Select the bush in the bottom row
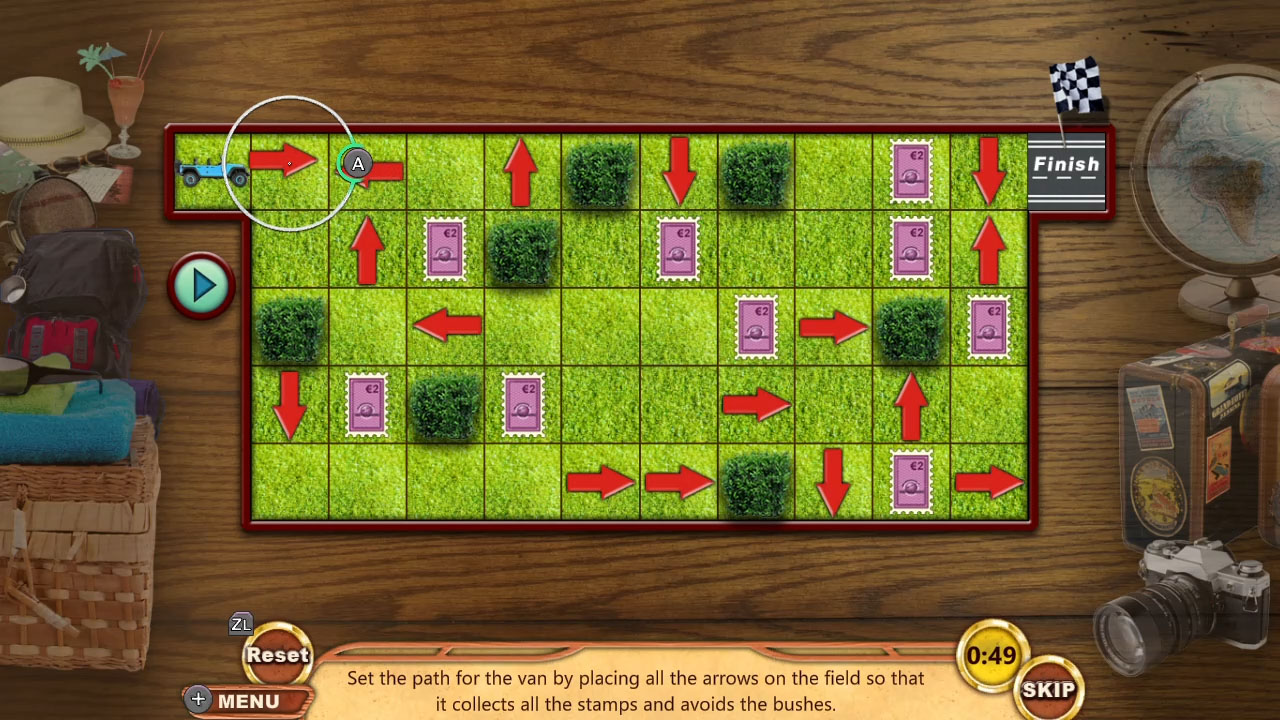This screenshot has width=1280, height=720. coord(755,483)
